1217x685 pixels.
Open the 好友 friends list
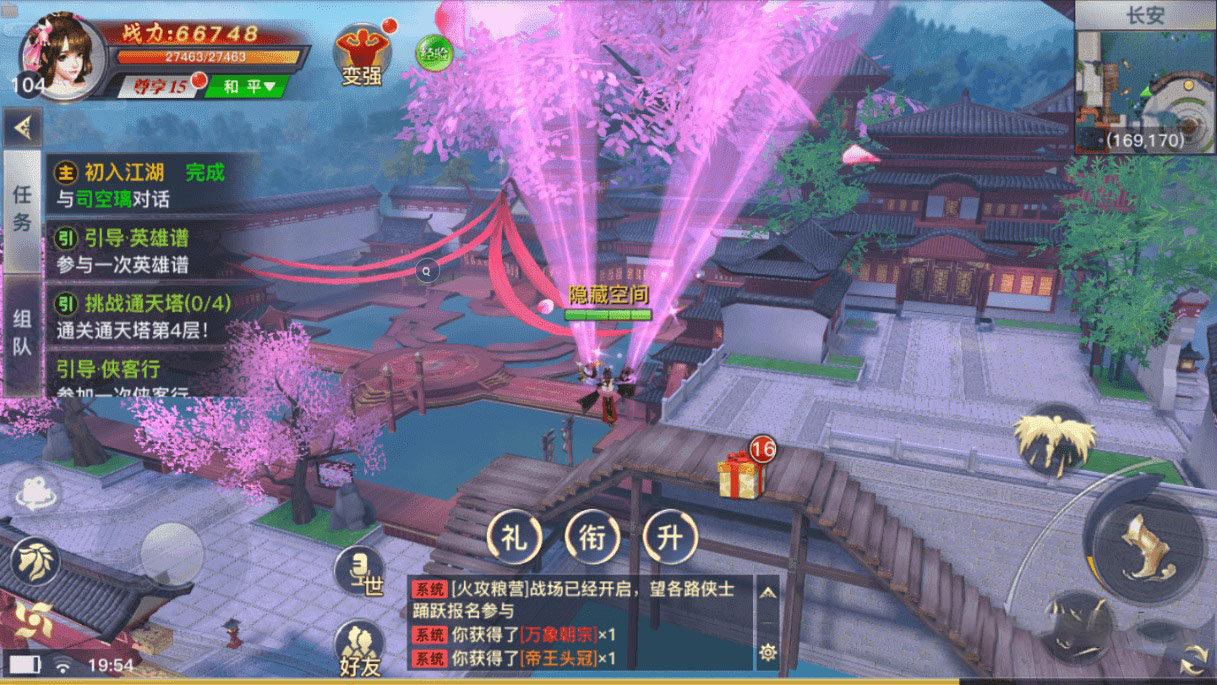[359, 646]
